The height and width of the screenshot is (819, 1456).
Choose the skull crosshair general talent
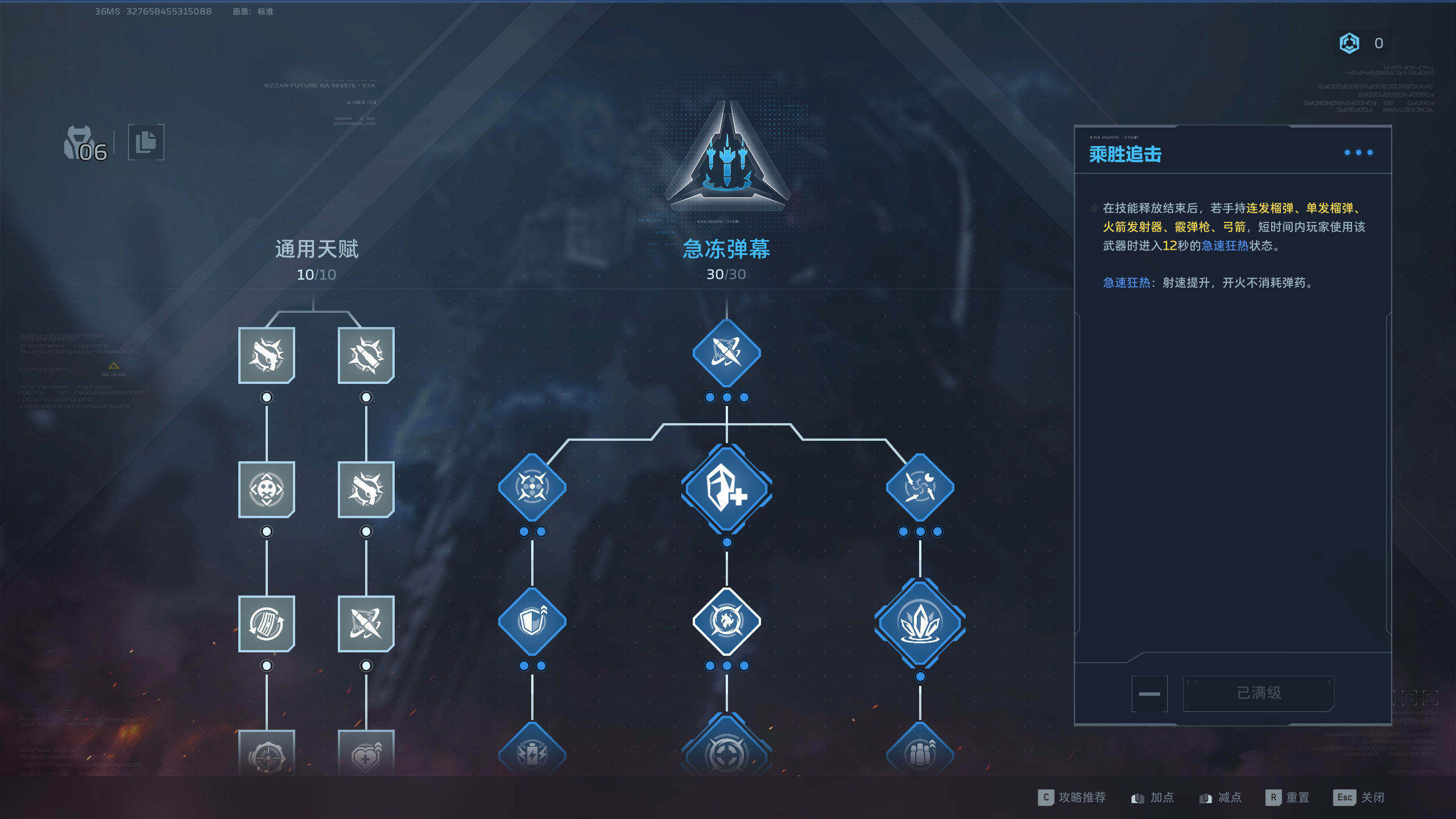pos(266,489)
